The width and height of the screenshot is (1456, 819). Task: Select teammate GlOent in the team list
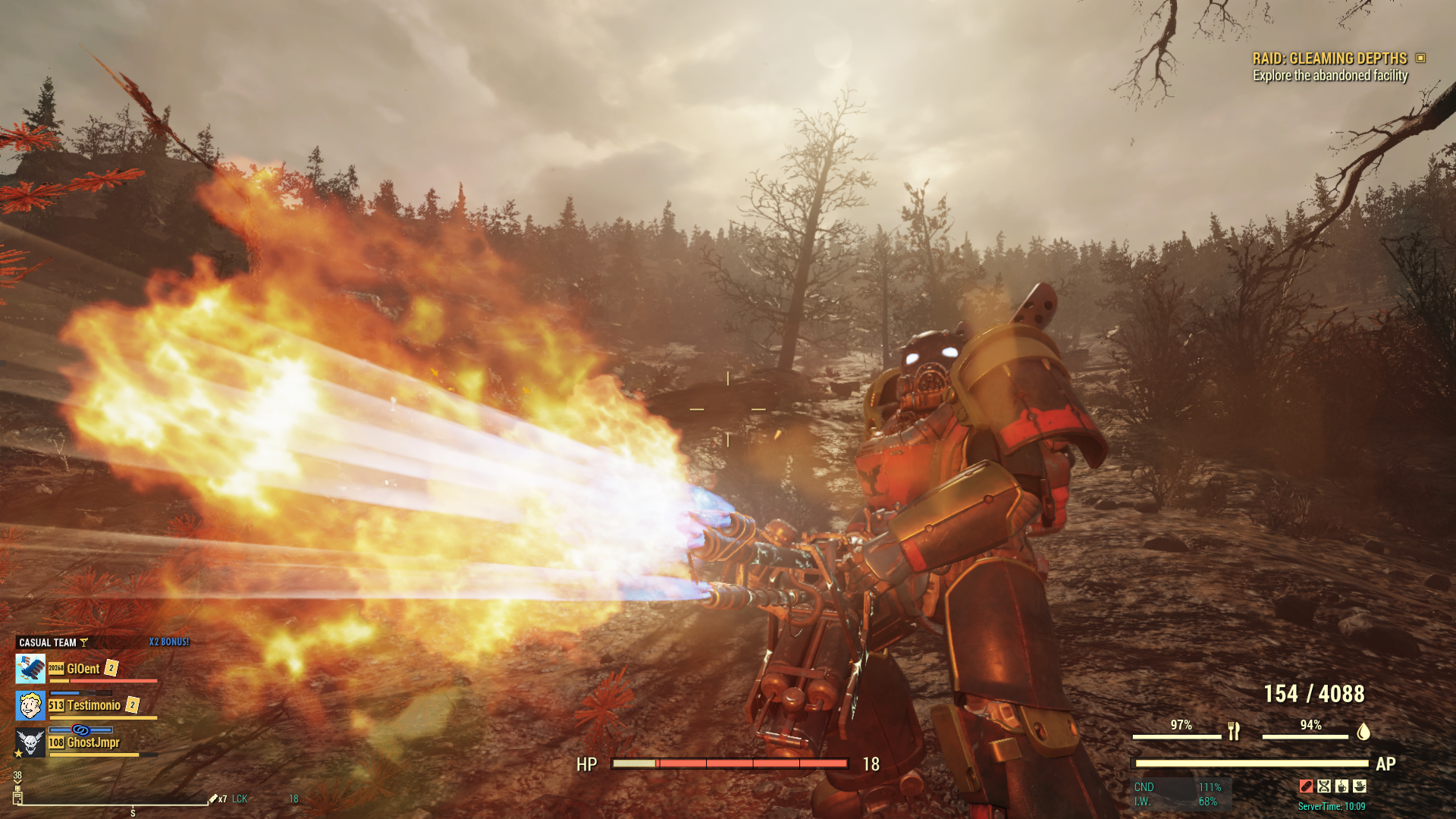point(83,669)
